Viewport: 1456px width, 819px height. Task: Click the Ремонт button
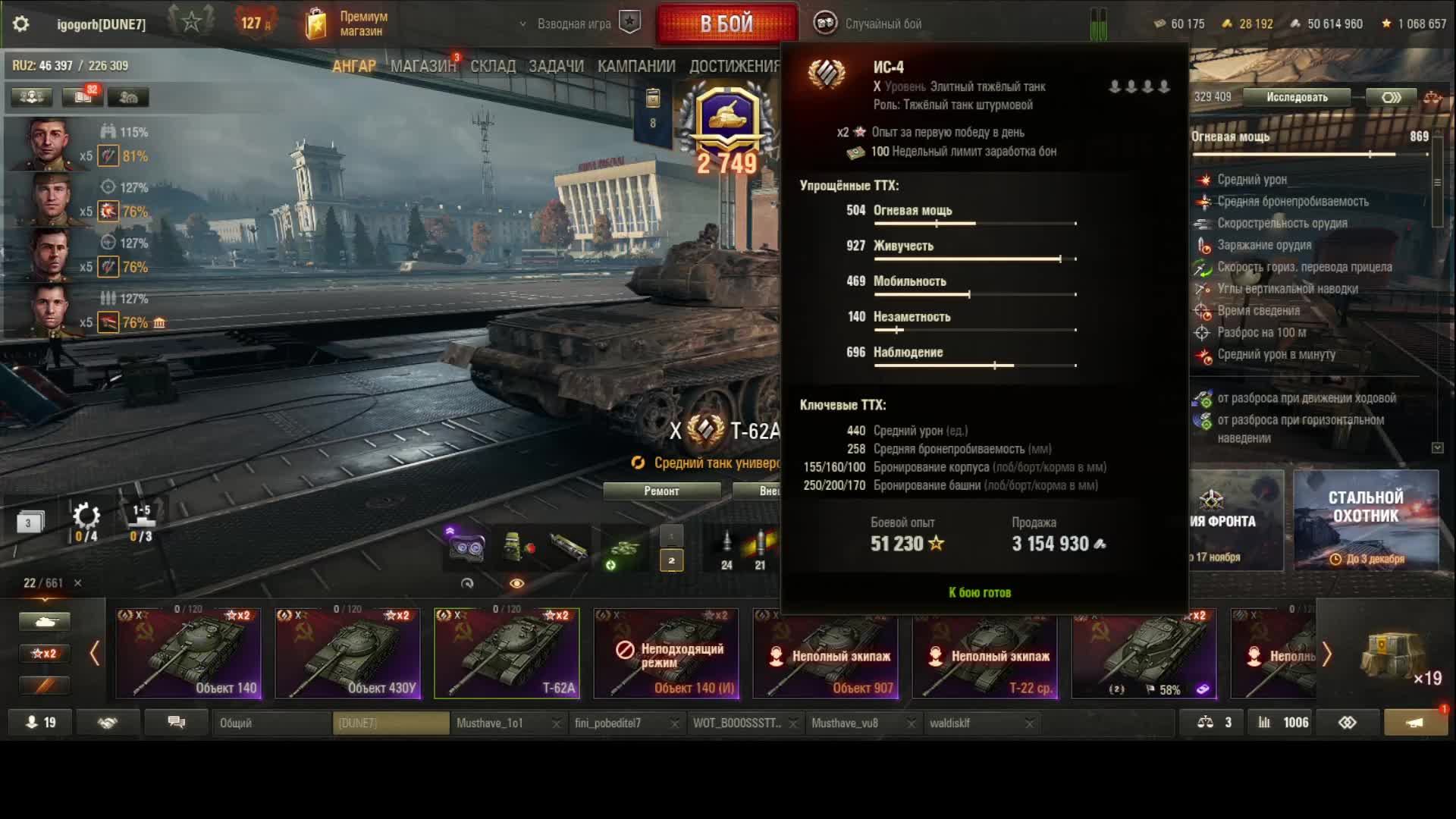point(661,491)
